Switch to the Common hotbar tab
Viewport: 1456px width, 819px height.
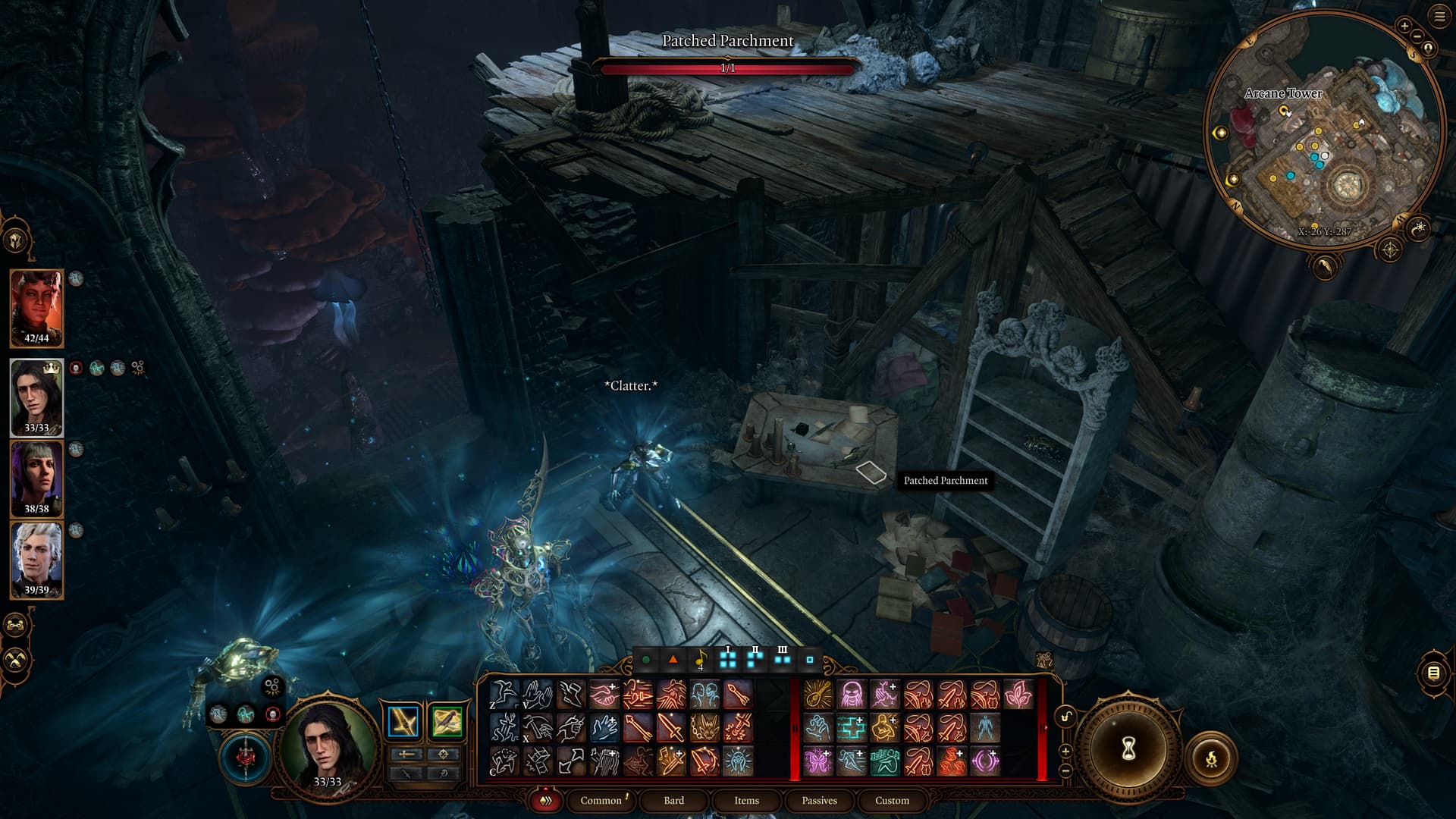(601, 800)
